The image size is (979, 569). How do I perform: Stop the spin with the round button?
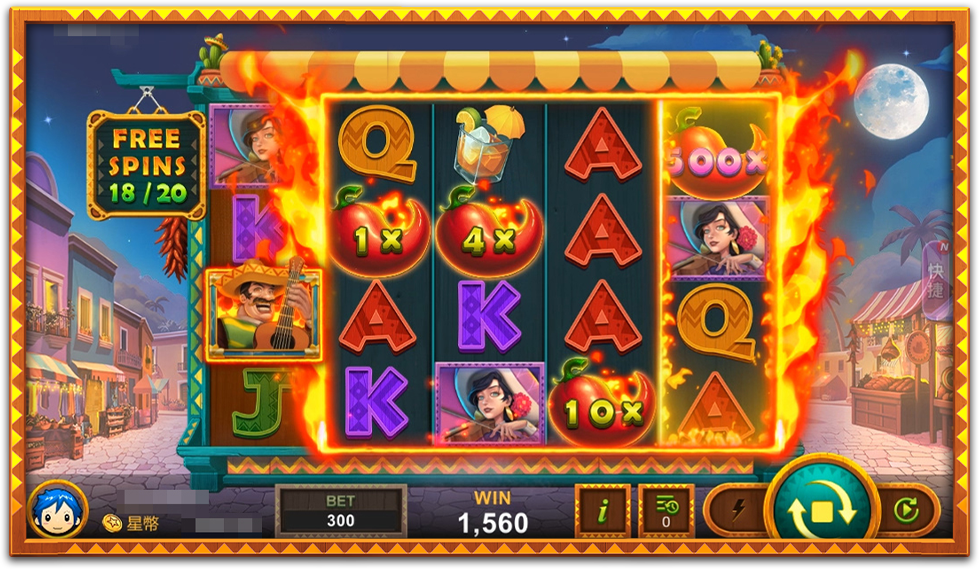822,510
